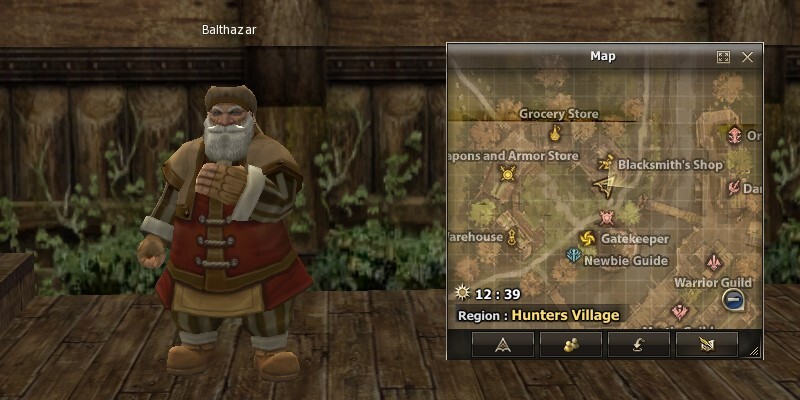Click the flag button on map toolbar
The image size is (800, 400).
tap(706, 344)
